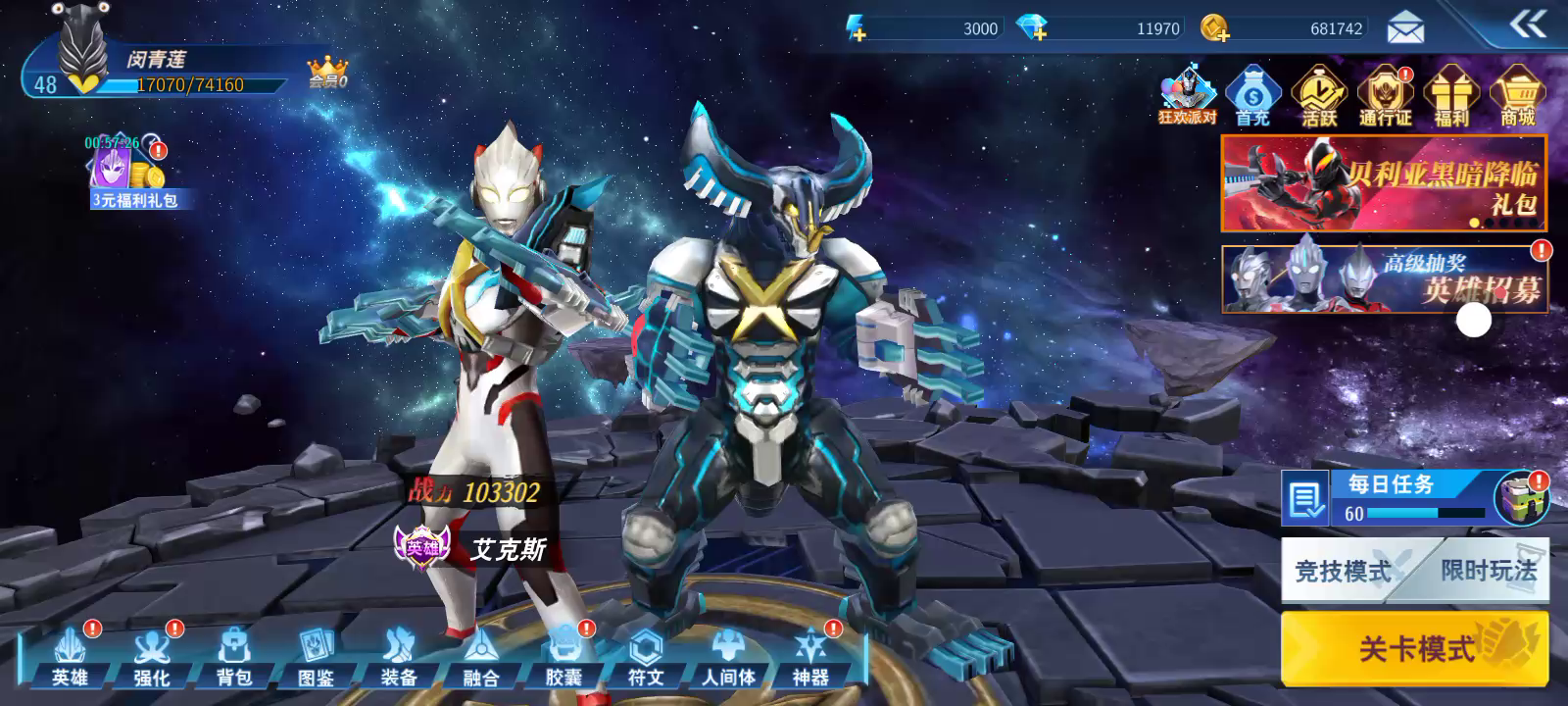Enter 竞技模式 arena mode
This screenshot has height=706, width=1568.
tap(1343, 571)
